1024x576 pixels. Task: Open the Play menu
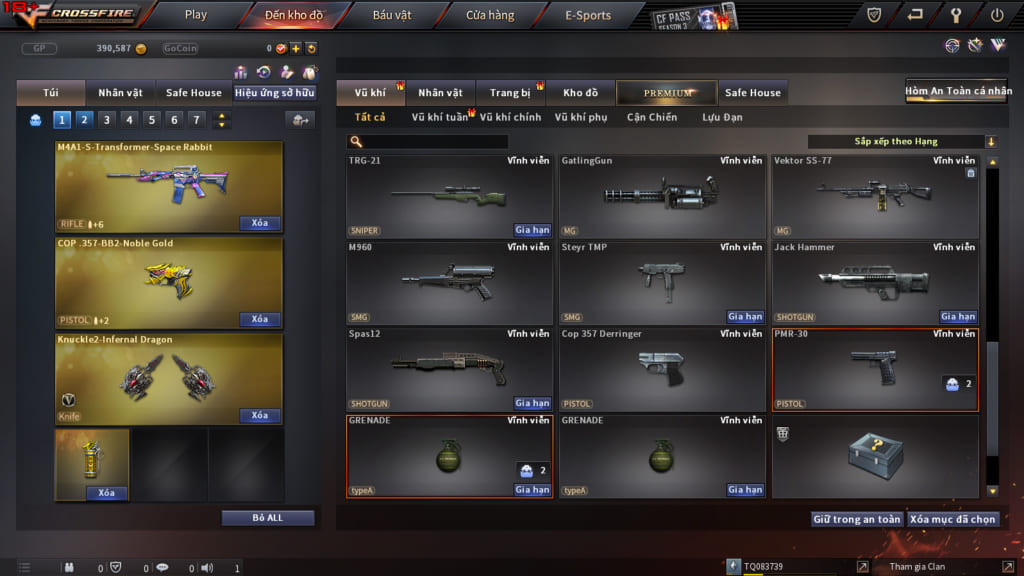(196, 15)
